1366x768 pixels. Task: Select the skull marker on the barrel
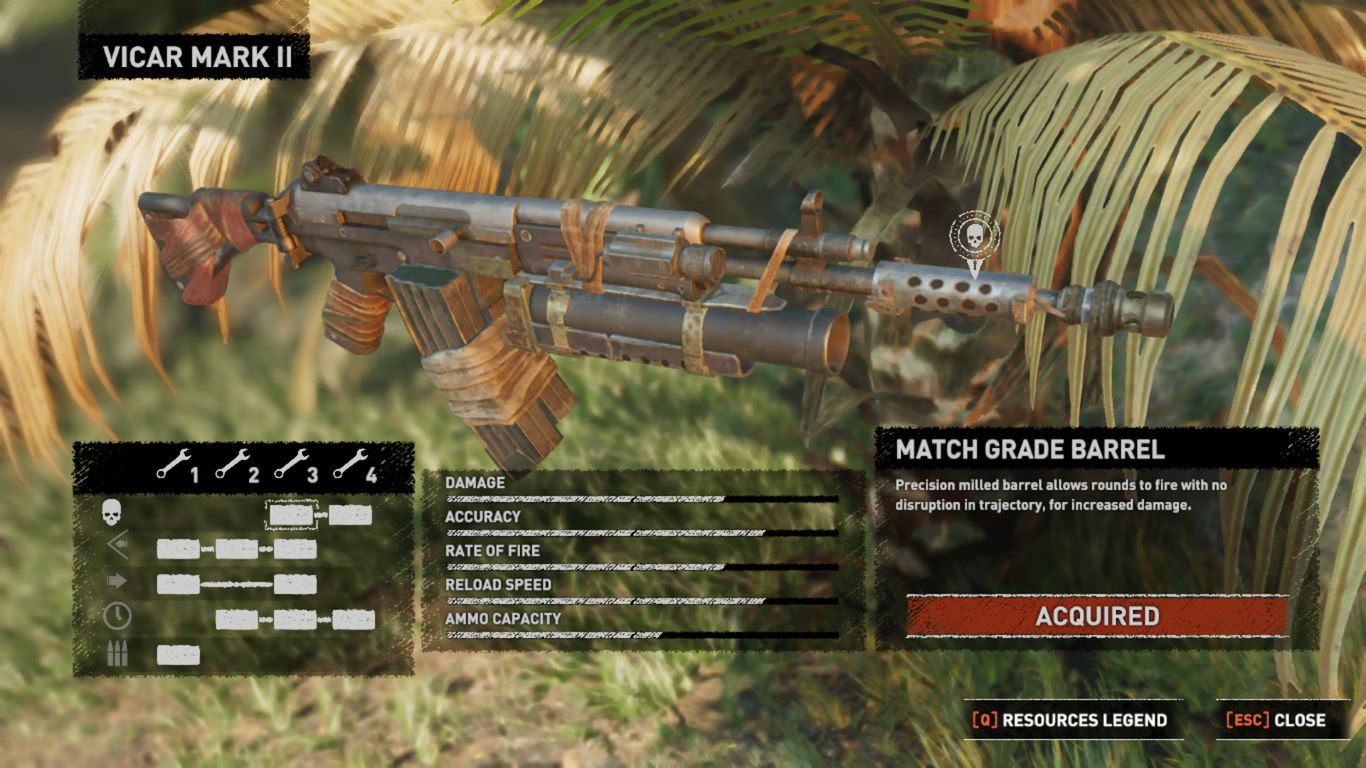[x=973, y=238]
